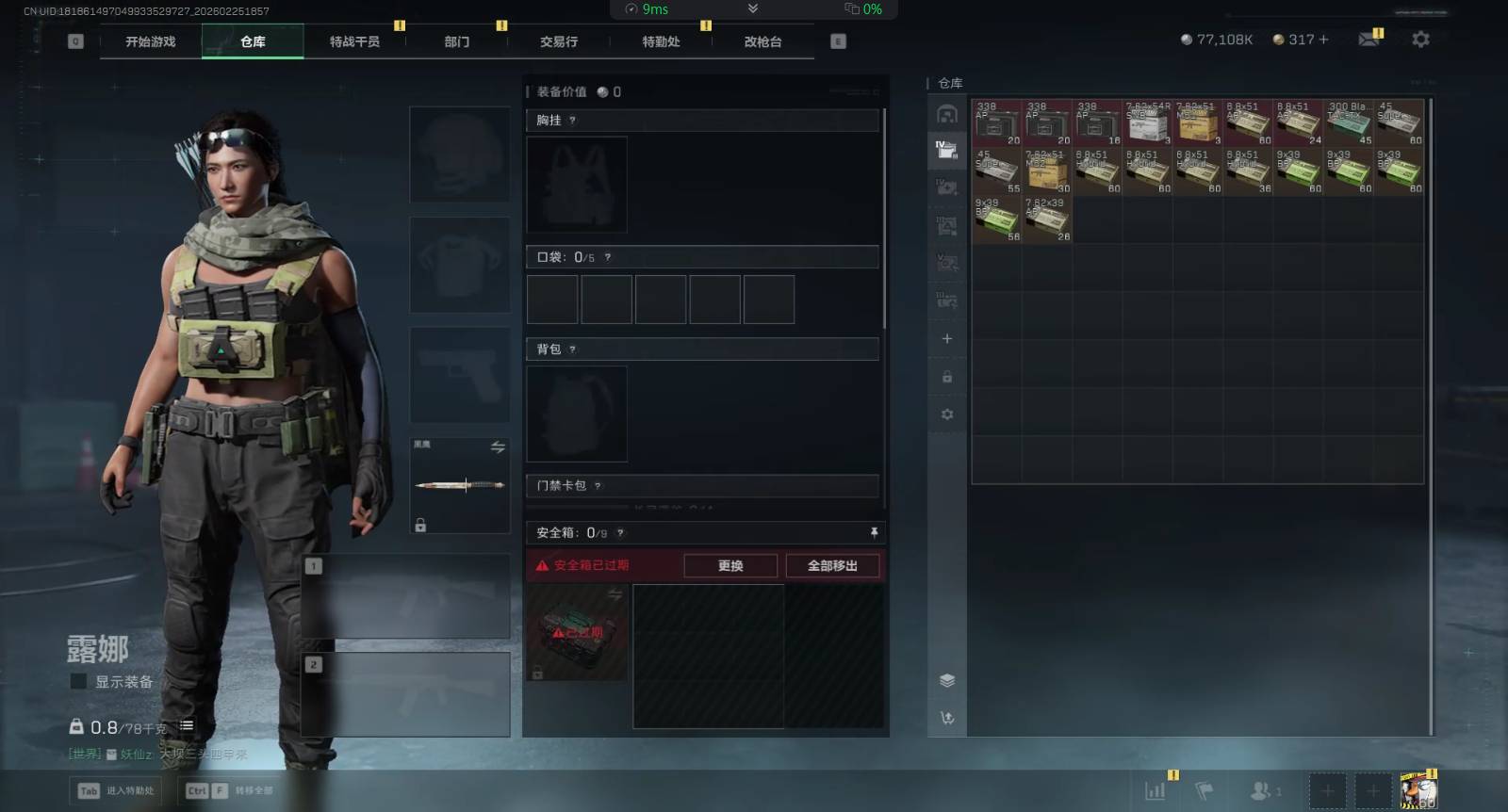The width and height of the screenshot is (1508, 812).
Task: Select the 特勤处 tab
Action: [661, 41]
